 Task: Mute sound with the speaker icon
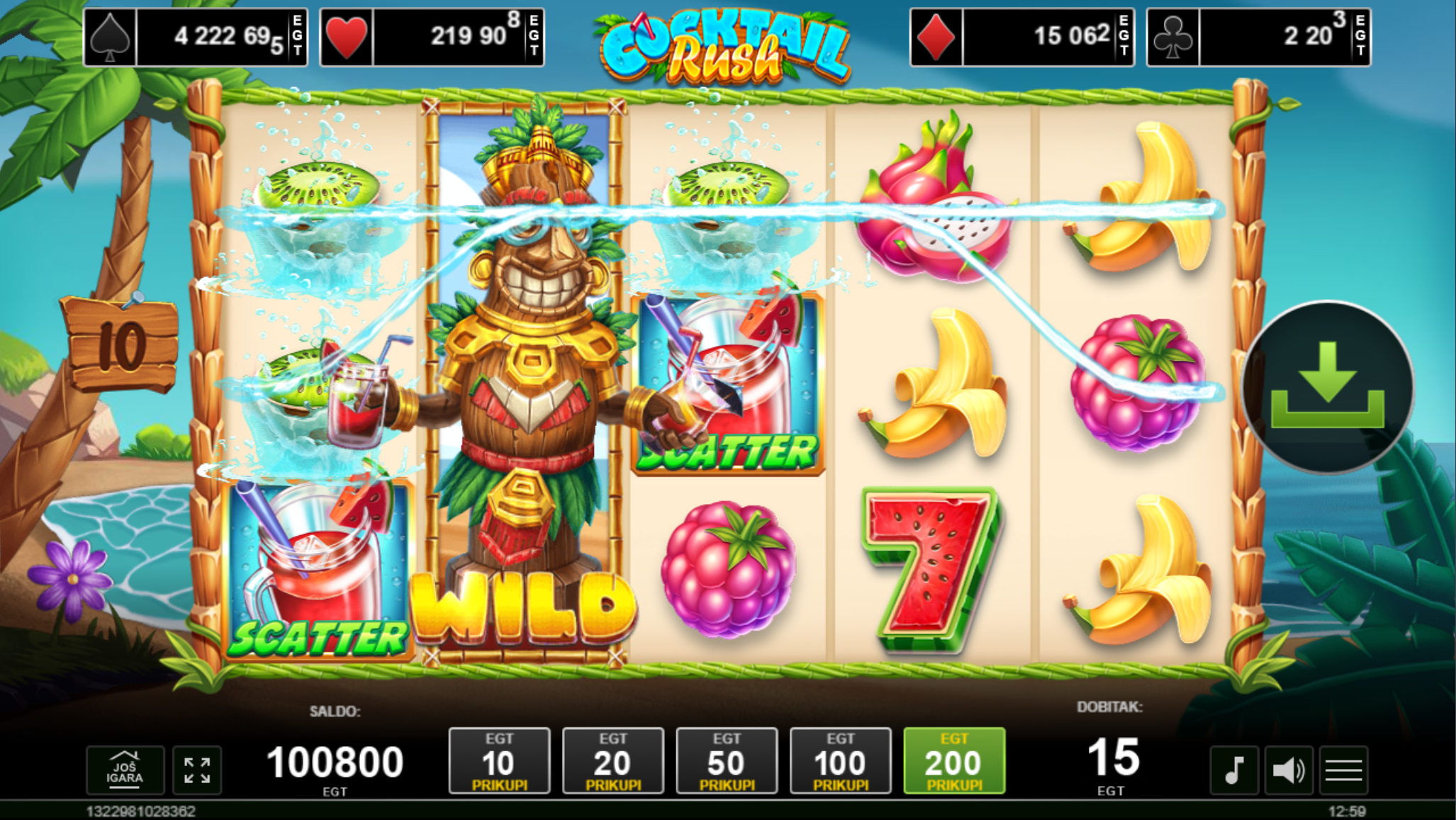click(x=1289, y=770)
